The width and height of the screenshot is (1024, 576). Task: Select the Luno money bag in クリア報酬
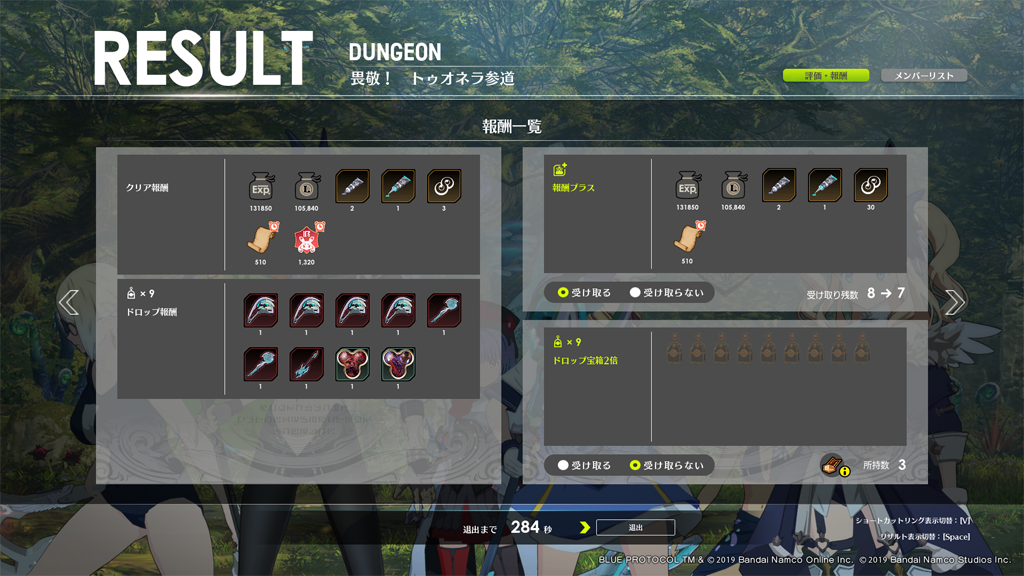(307, 186)
